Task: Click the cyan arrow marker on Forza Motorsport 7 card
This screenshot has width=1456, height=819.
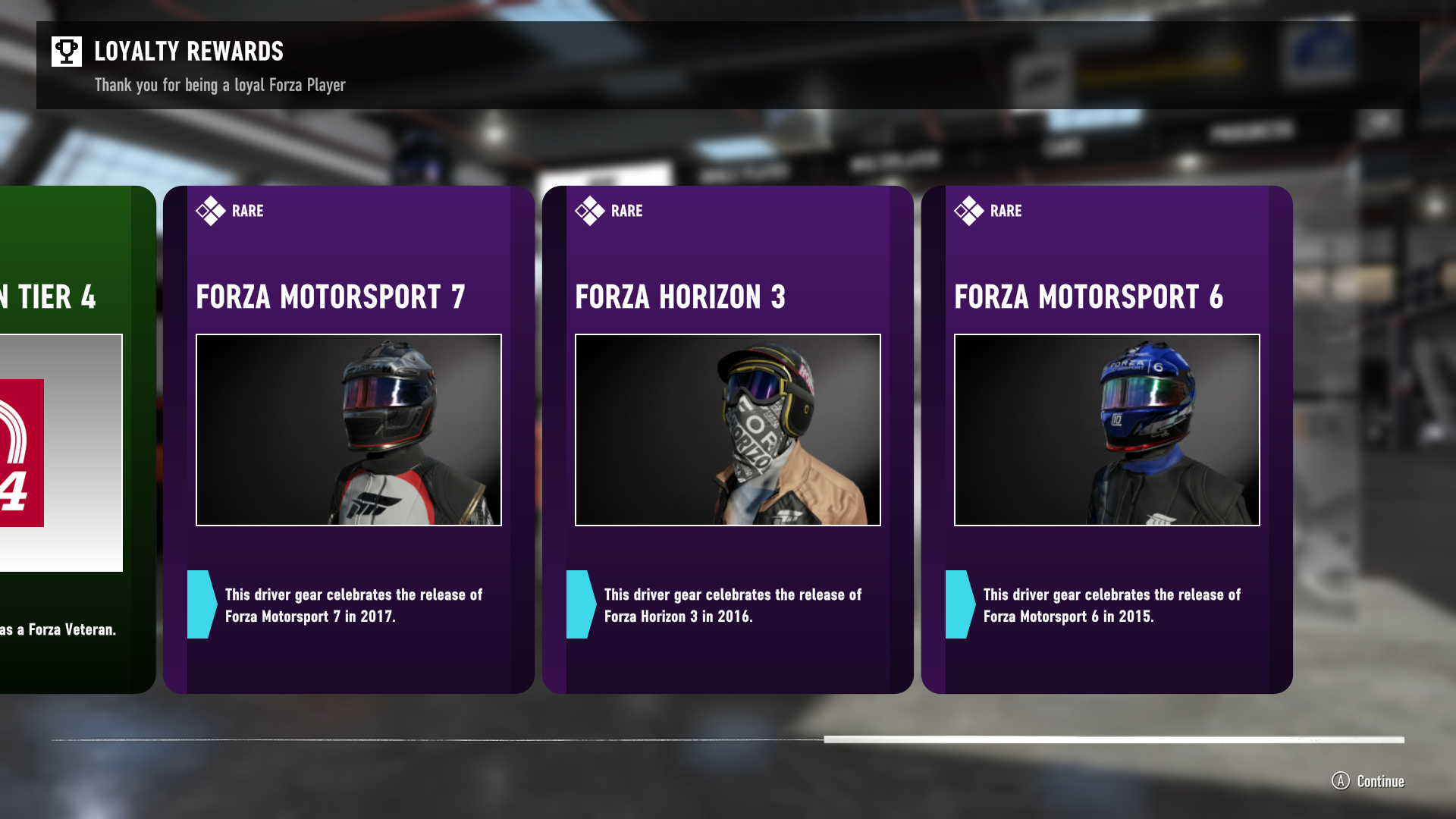Action: tap(200, 604)
